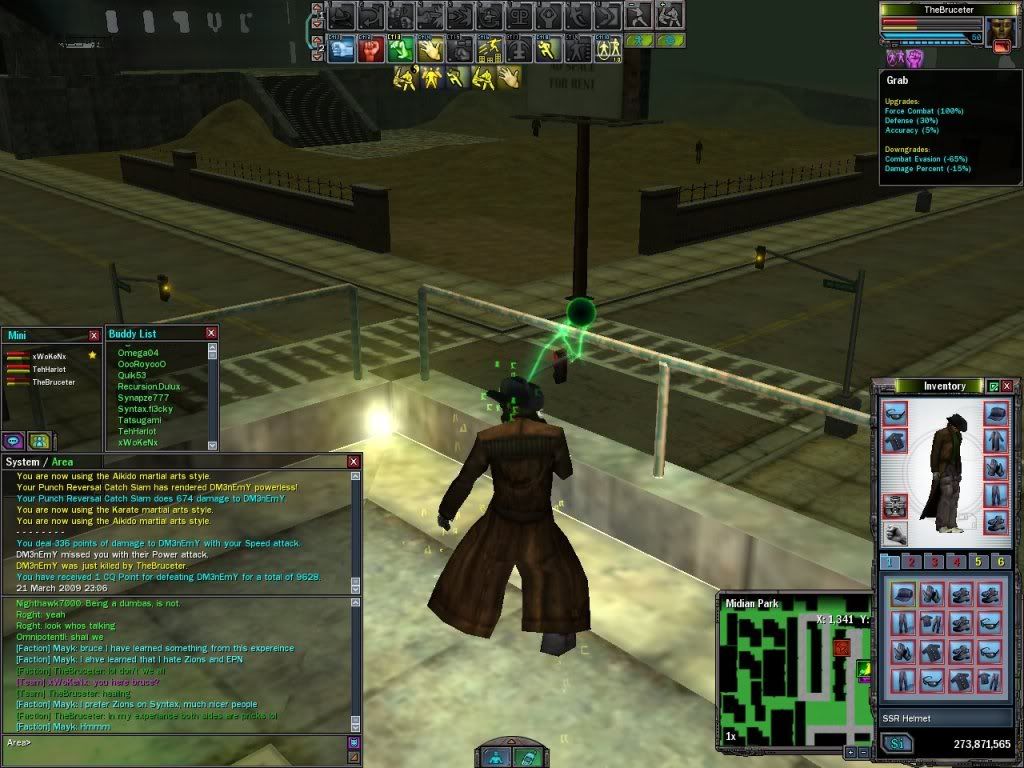Close the Buddy List panel

211,333
